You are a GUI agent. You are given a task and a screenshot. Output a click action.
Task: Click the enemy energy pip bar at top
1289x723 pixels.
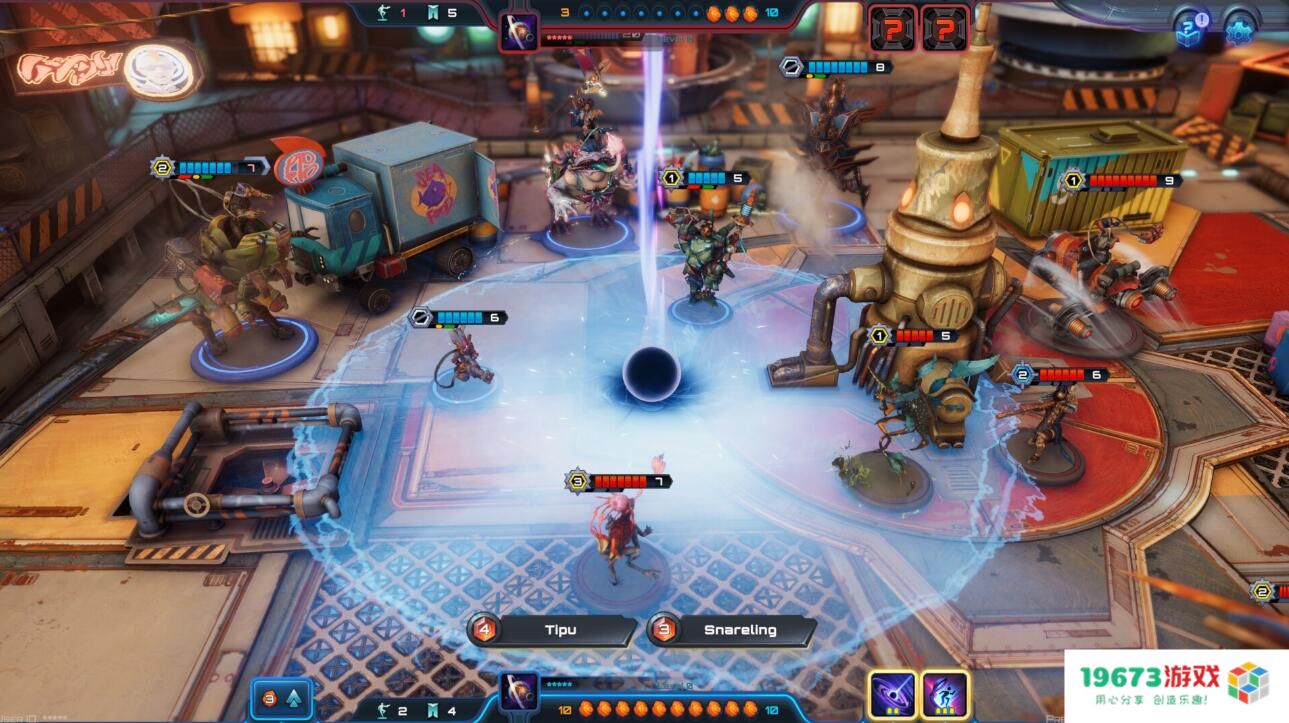(x=640, y=14)
